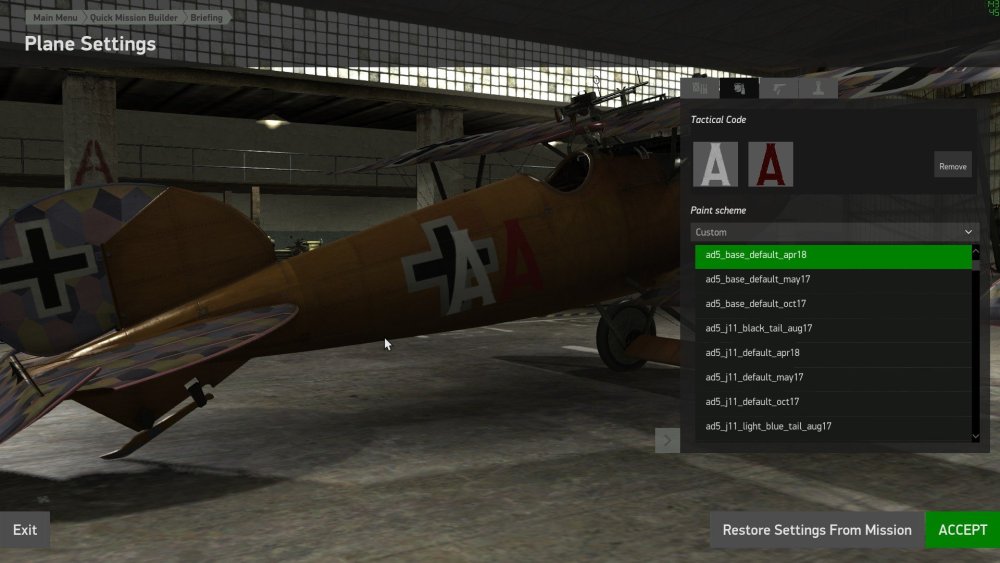Open the Paint scheme dropdown
Image resolution: width=1000 pixels, height=563 pixels.
coord(834,232)
